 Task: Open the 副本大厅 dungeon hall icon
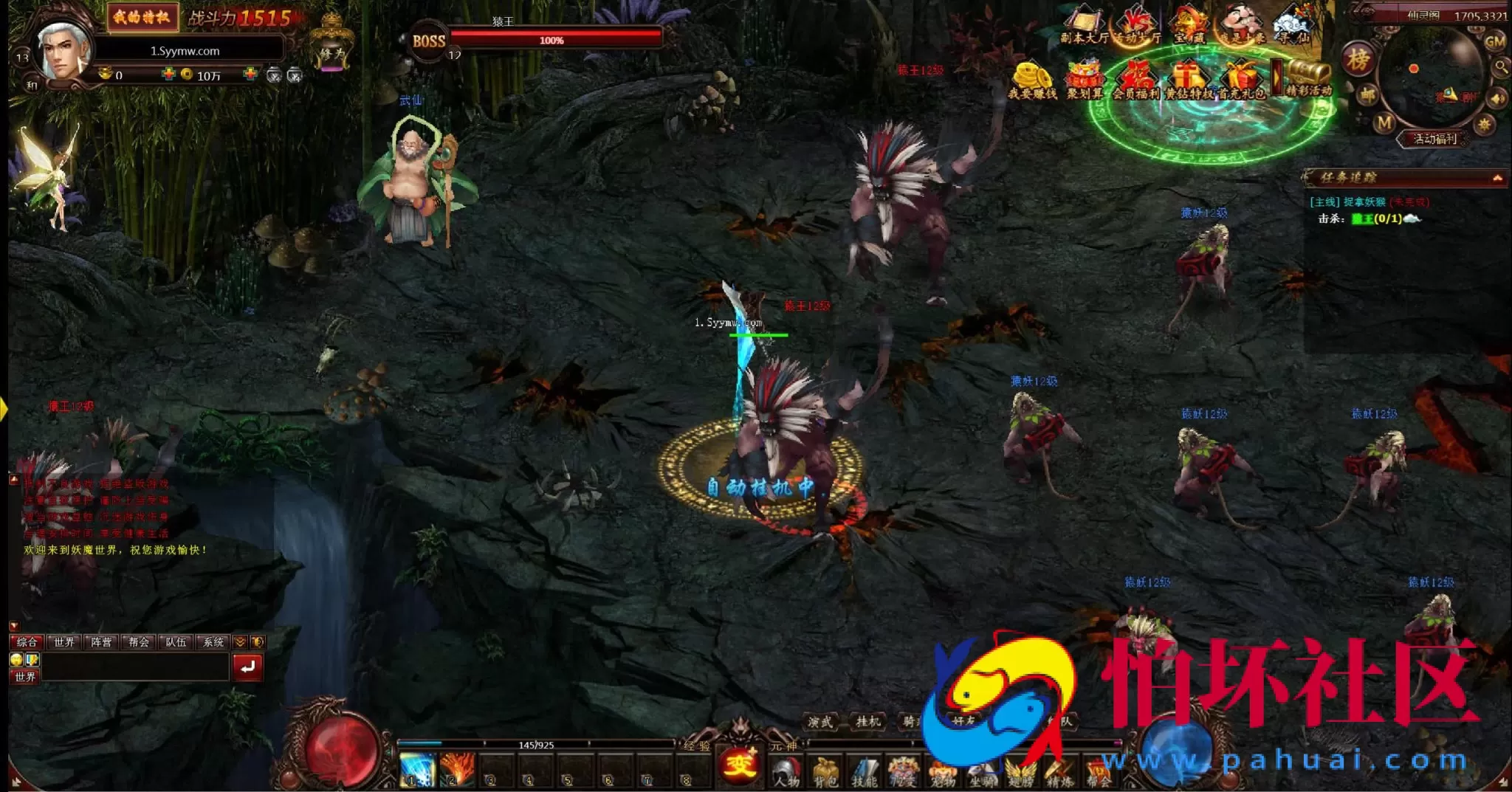pos(1083,26)
